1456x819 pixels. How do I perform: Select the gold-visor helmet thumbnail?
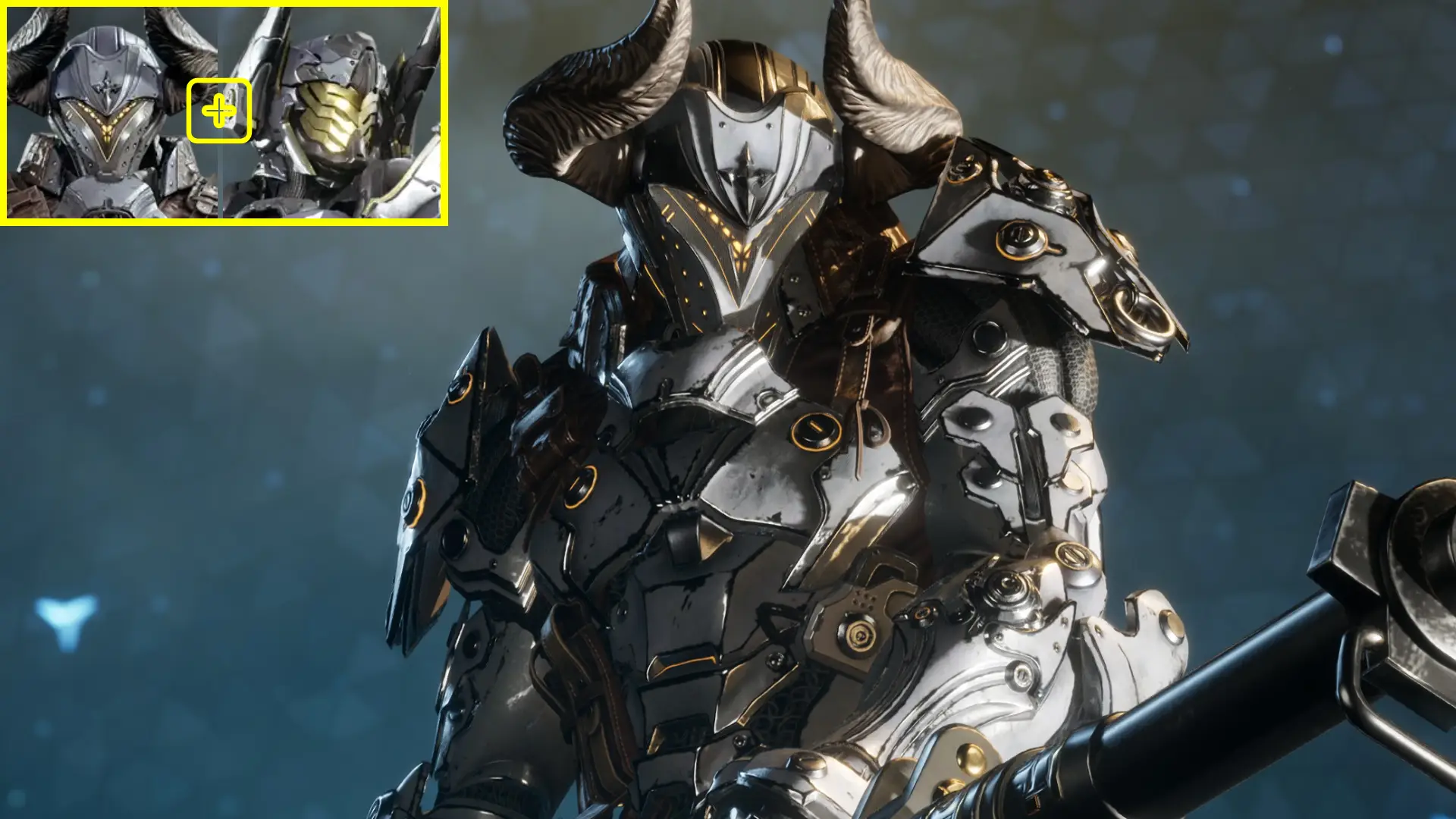pyautogui.click(x=334, y=114)
